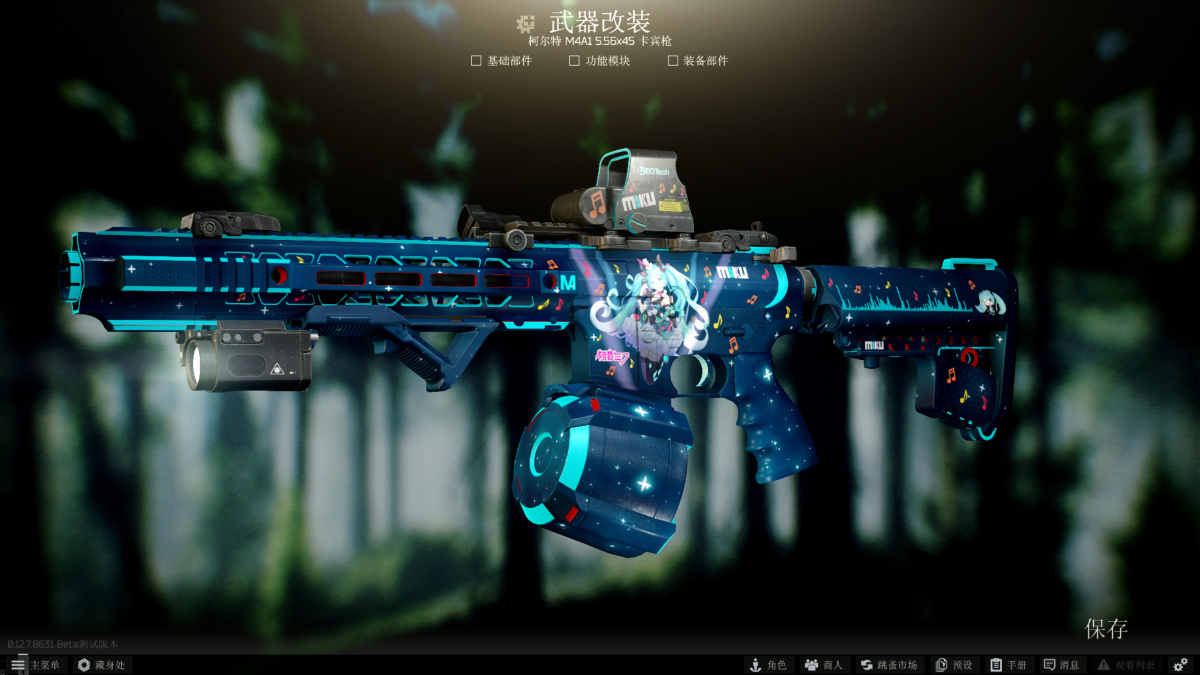1200x675 pixels.
Task: Go to the 藏身处 hideout
Action: pyautogui.click(x=101, y=665)
